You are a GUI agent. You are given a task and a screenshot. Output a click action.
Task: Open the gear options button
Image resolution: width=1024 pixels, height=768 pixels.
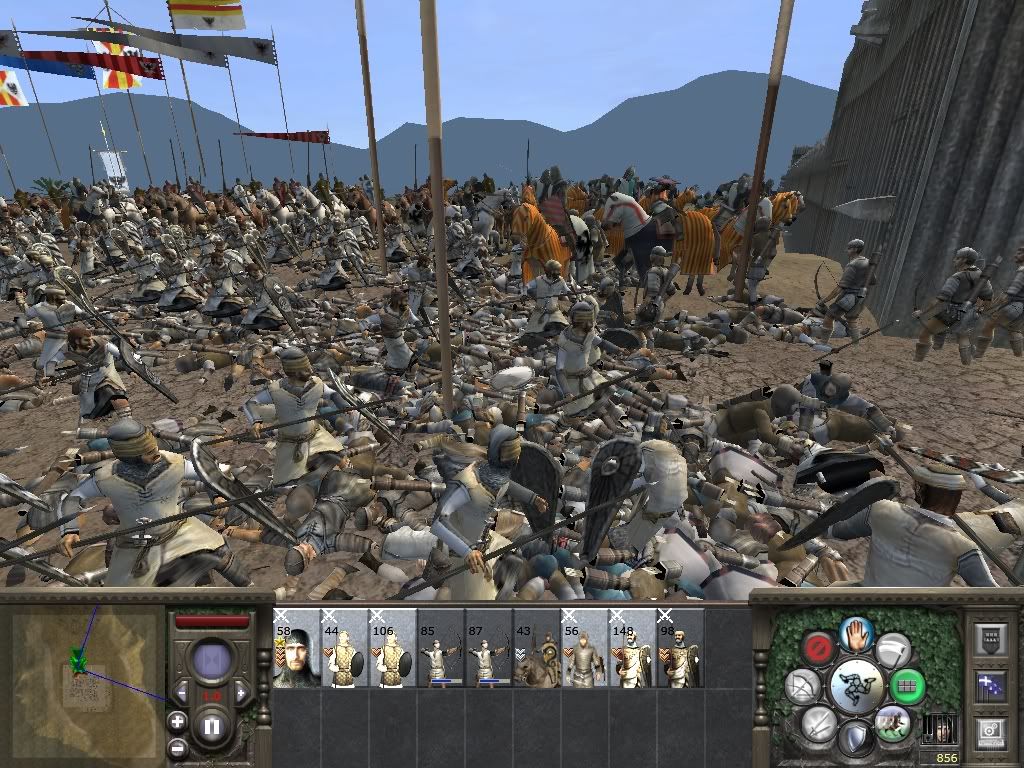[x=991, y=733]
